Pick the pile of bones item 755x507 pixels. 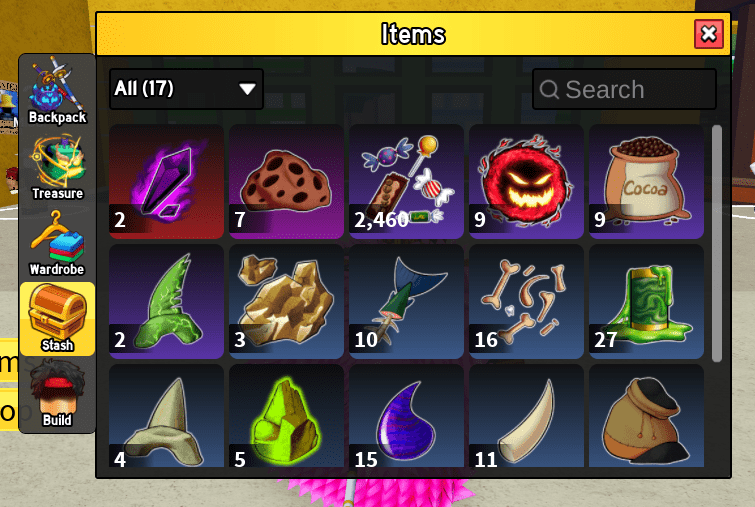[x=526, y=301]
